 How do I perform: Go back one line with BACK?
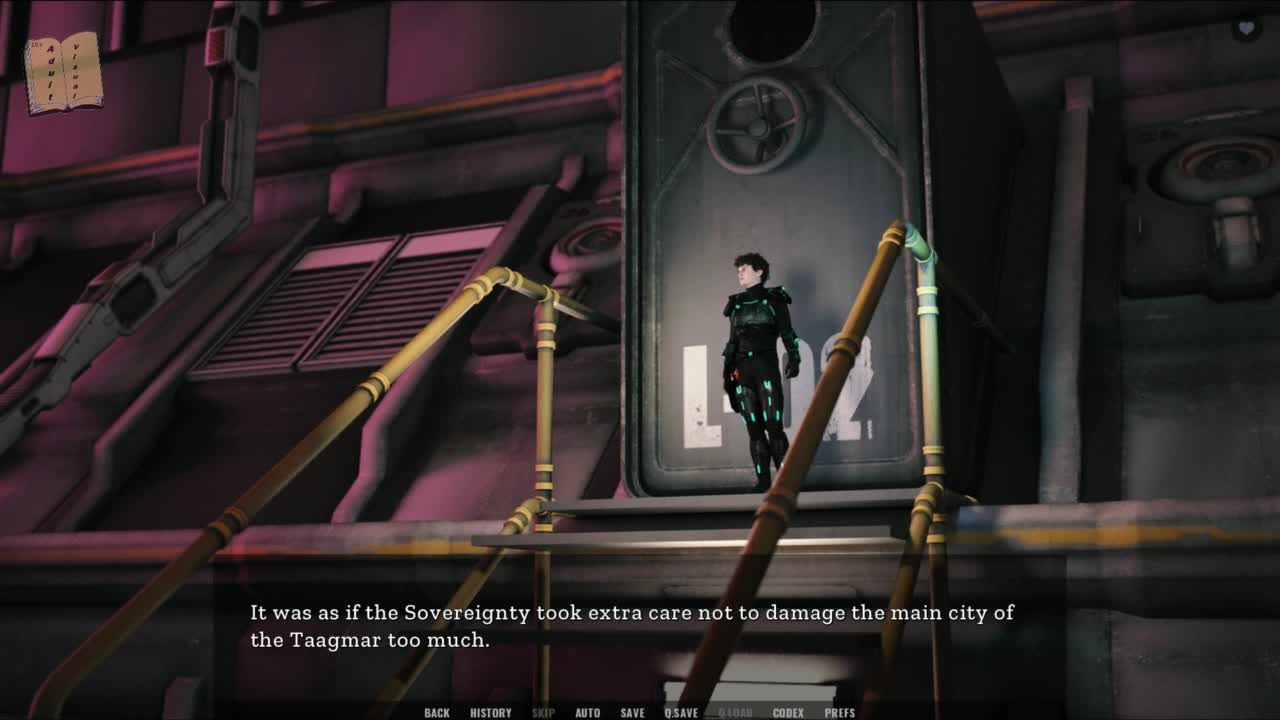pyautogui.click(x=437, y=713)
